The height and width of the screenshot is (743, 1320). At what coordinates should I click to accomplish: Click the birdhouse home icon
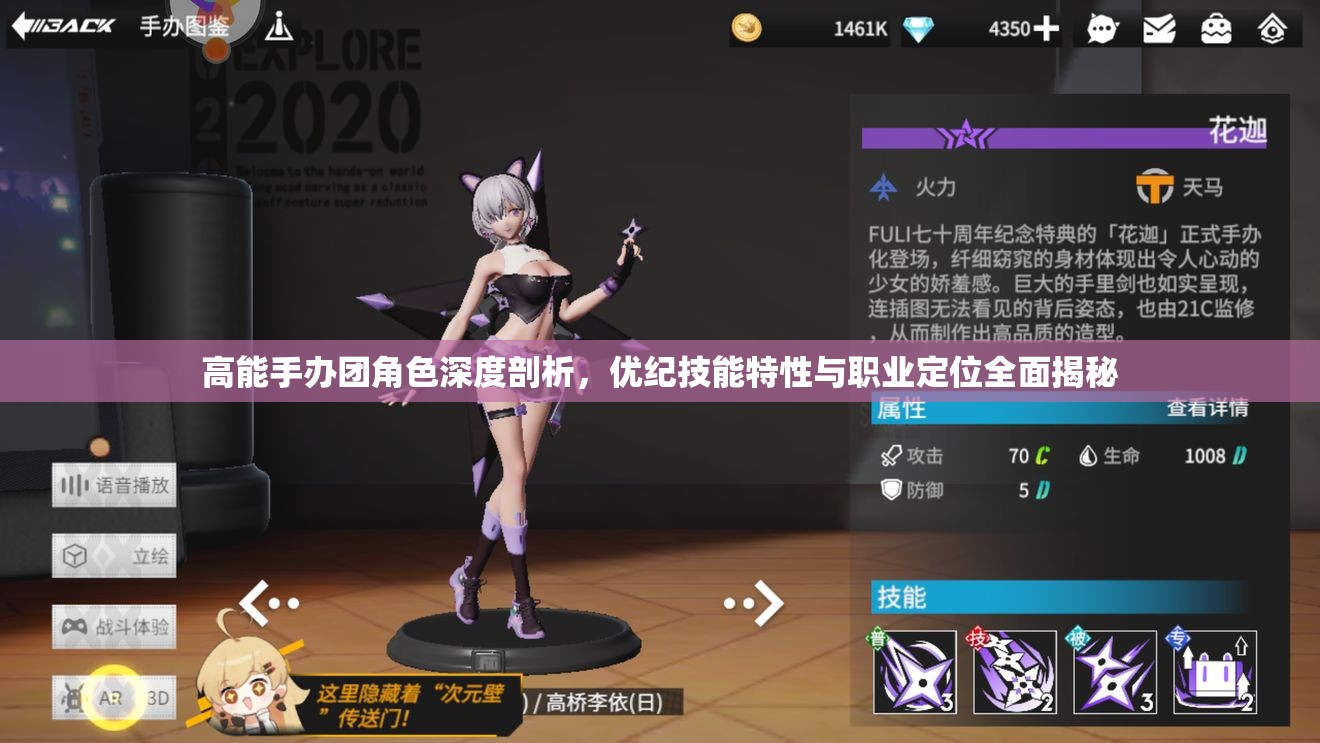pyautogui.click(x=1272, y=29)
